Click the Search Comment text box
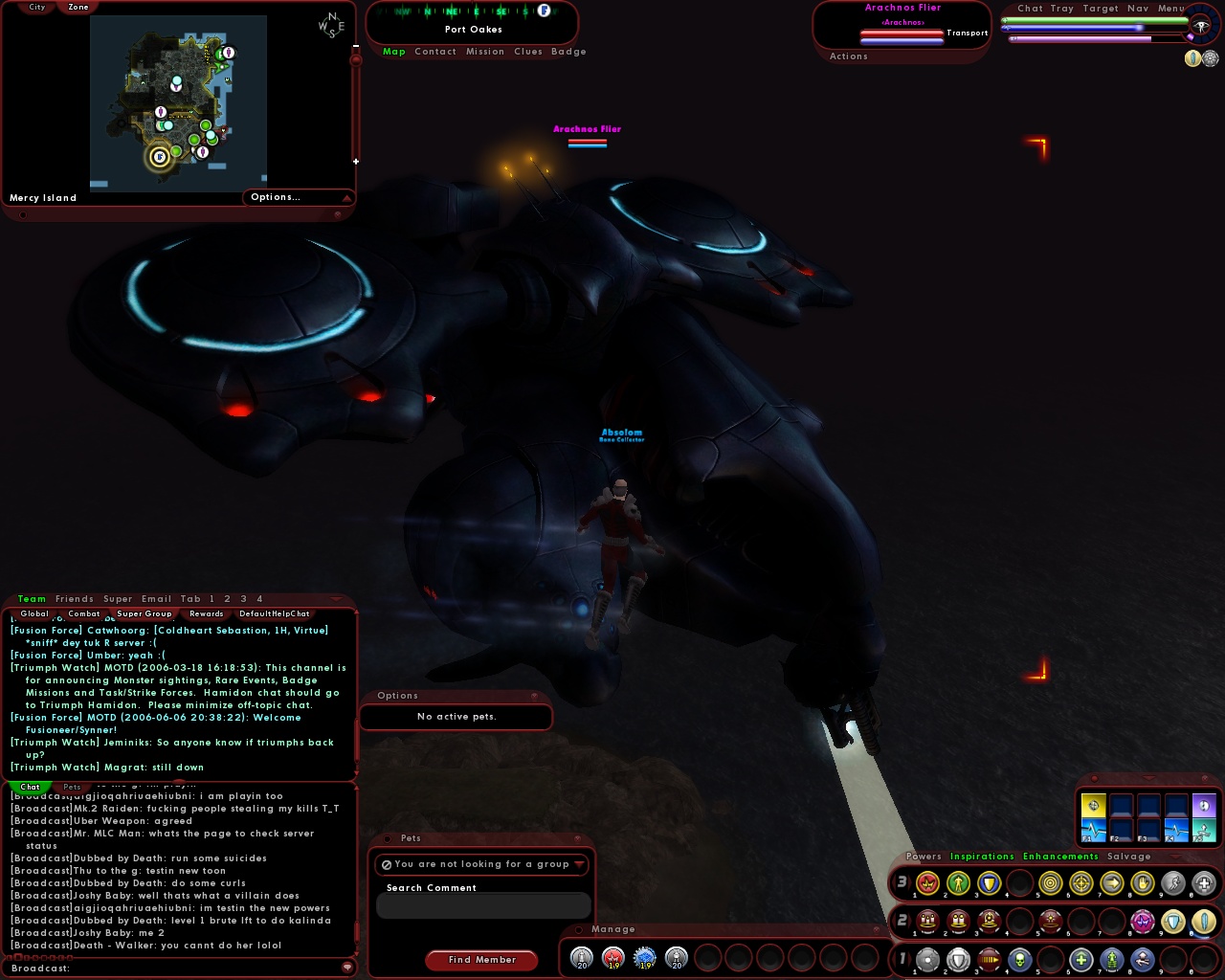 (482, 906)
